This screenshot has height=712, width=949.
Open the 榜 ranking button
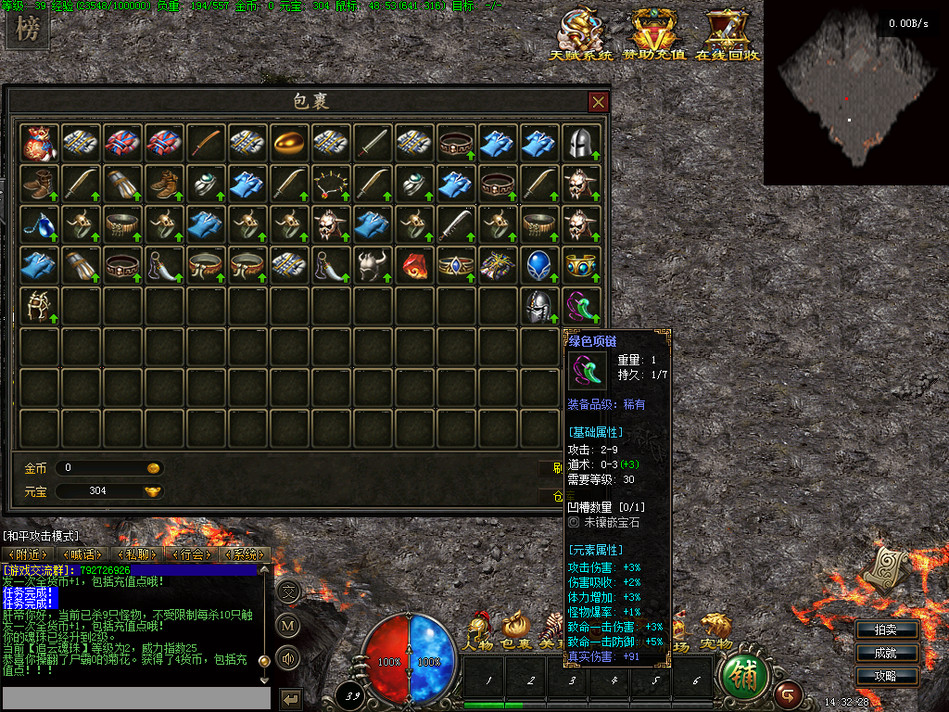[x=29, y=29]
